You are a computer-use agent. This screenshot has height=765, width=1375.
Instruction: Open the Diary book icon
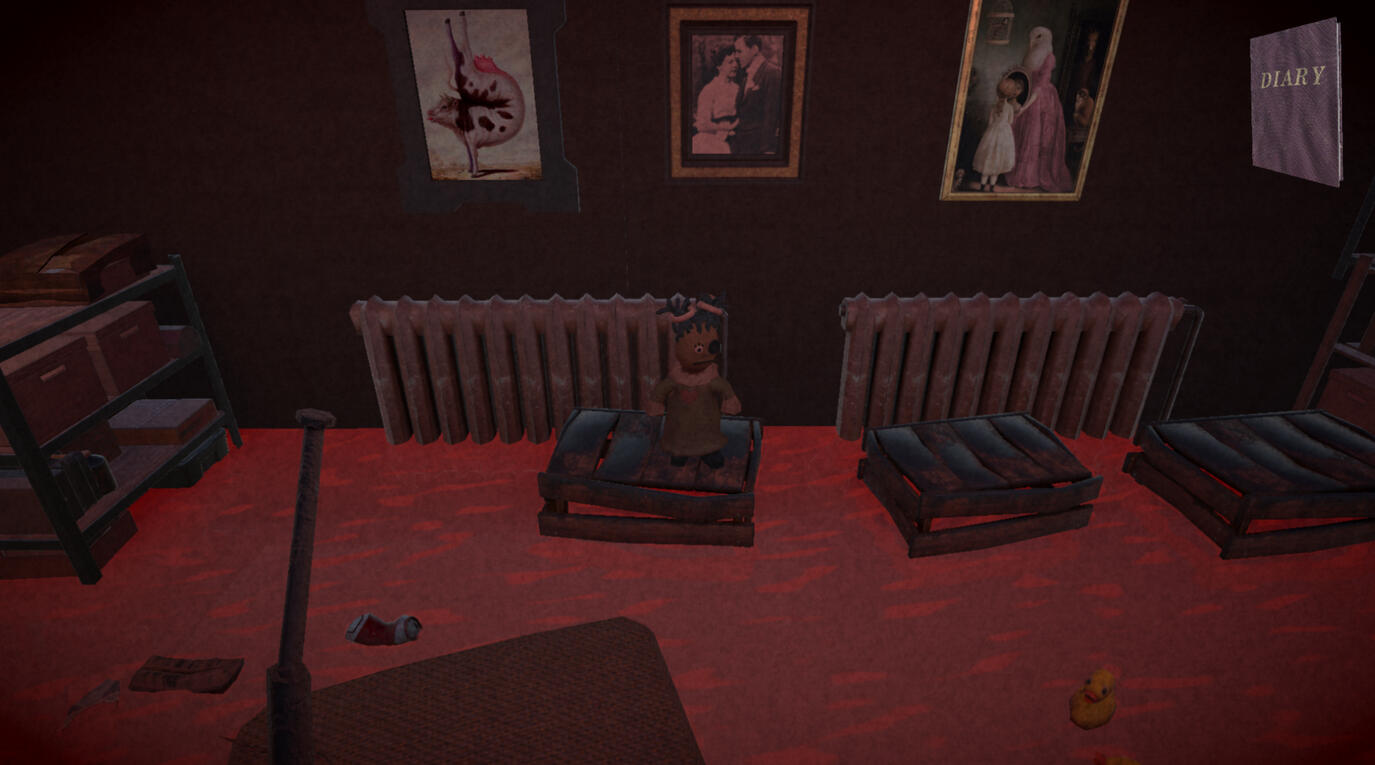[1296, 102]
